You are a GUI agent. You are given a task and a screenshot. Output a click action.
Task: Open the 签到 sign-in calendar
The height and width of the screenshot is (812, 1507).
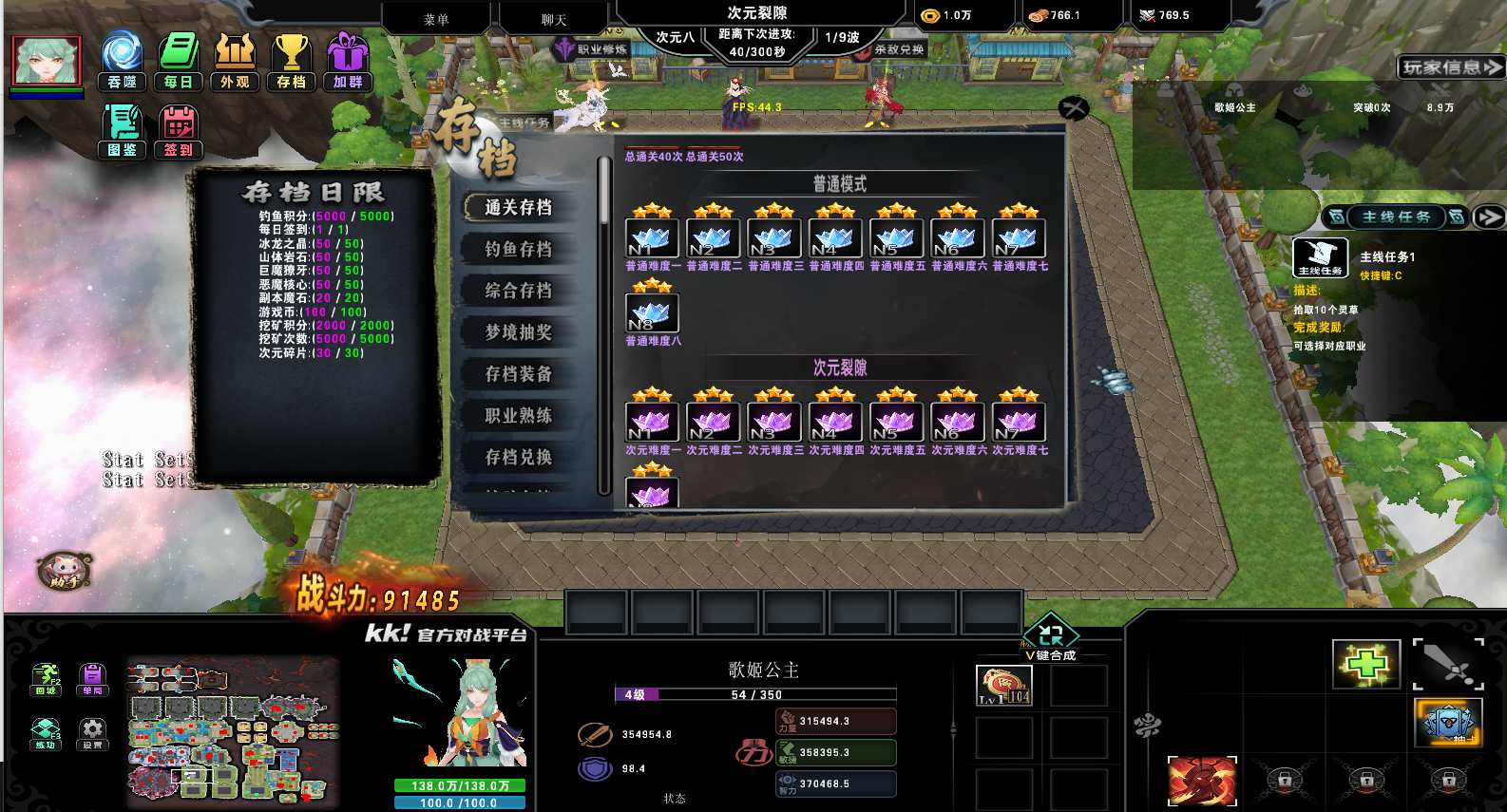179,131
